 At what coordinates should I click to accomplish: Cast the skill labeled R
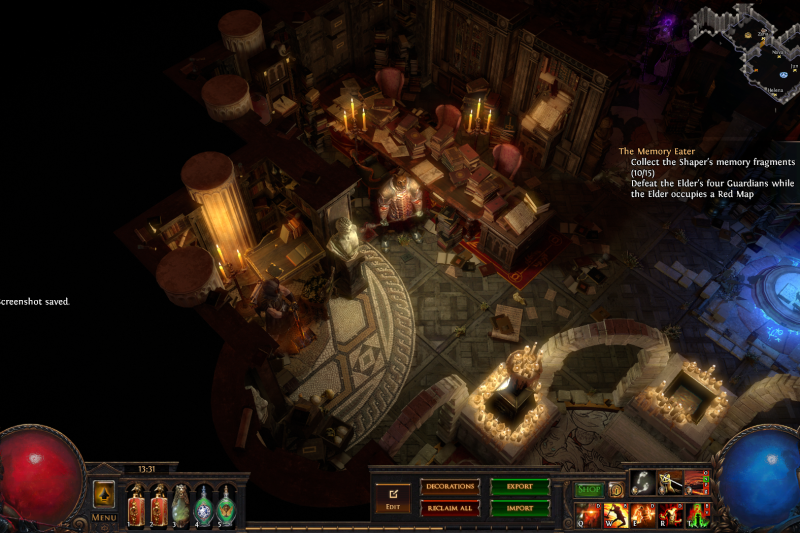pyautogui.click(x=670, y=515)
